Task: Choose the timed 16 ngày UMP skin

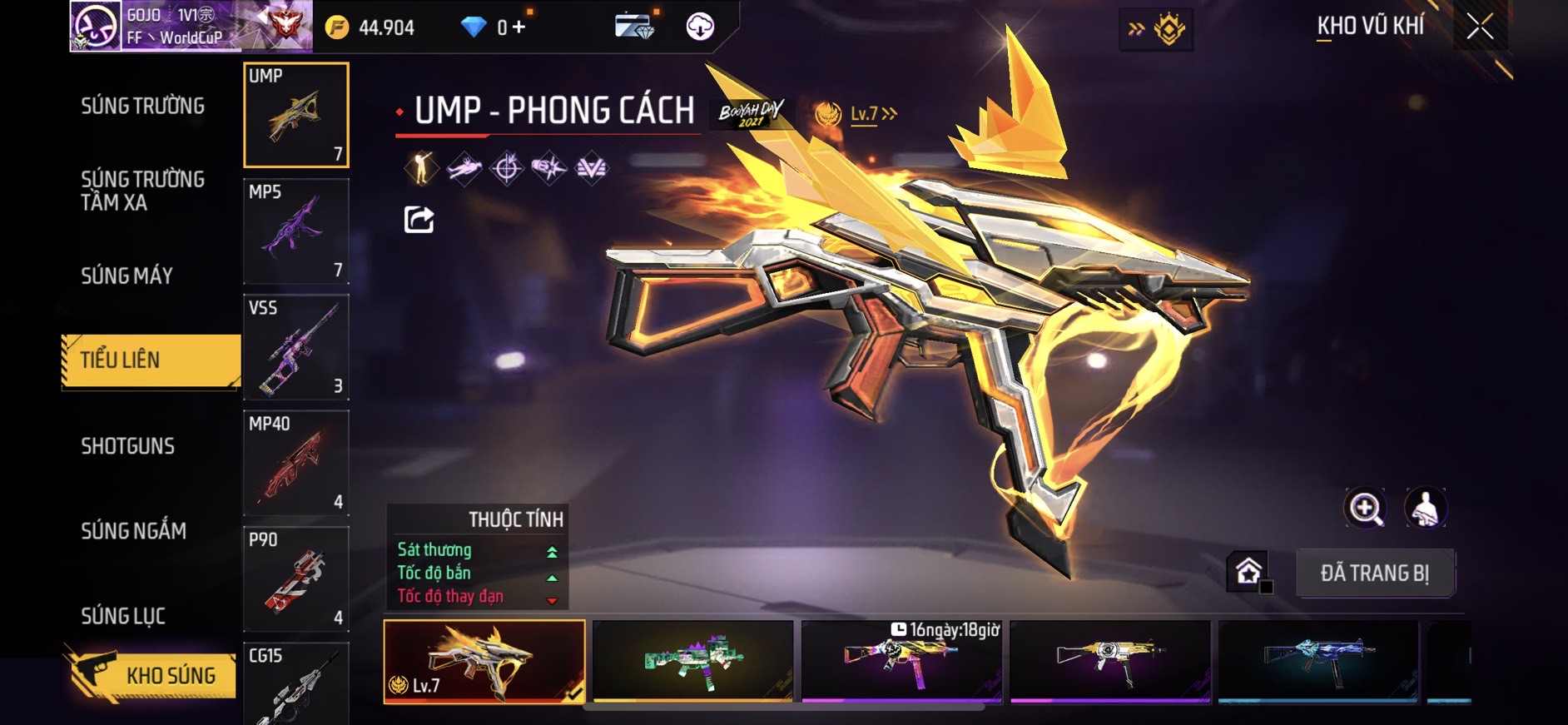Action: coord(901,661)
